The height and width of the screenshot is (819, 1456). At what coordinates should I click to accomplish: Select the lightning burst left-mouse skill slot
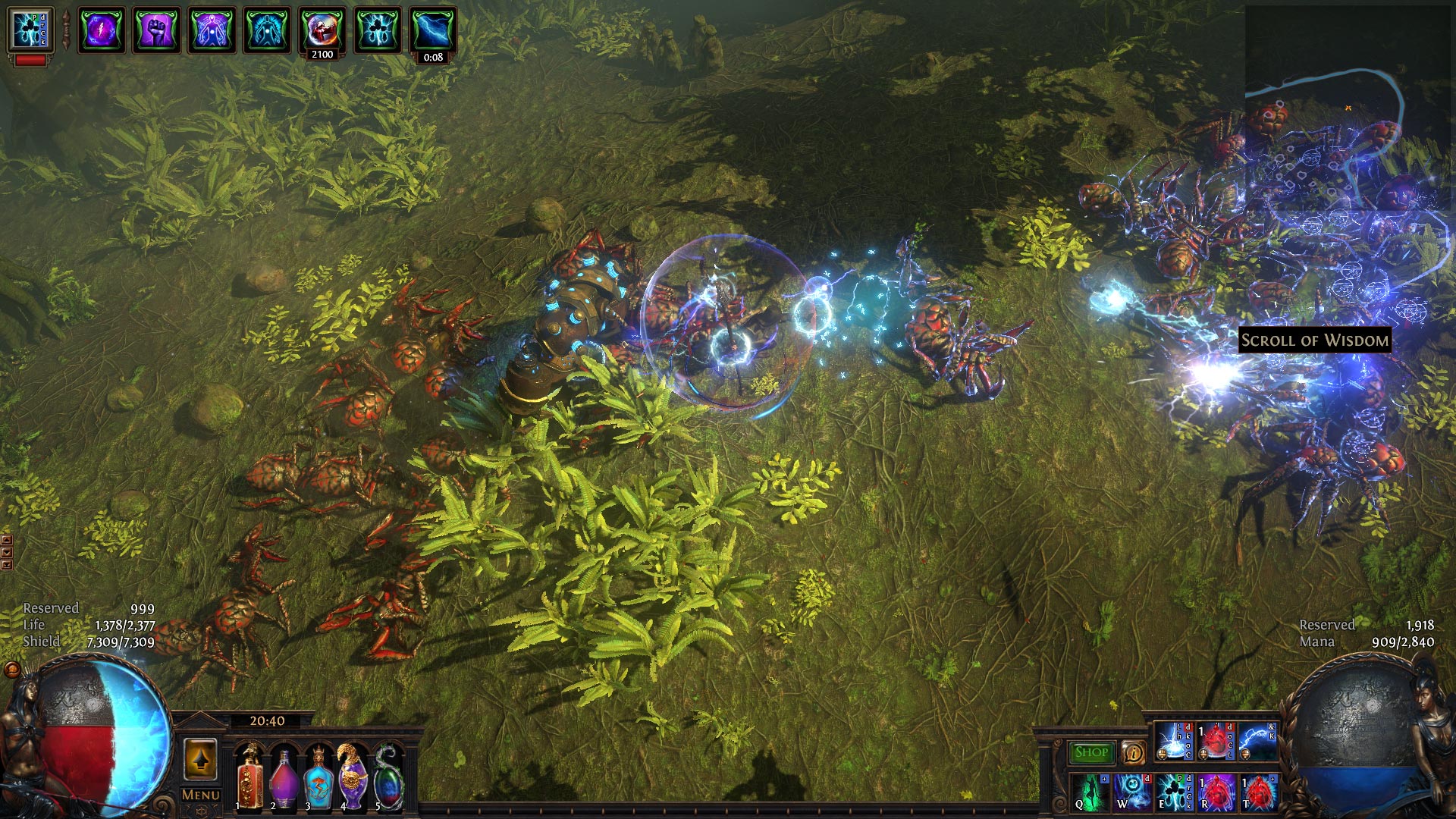tap(1174, 741)
